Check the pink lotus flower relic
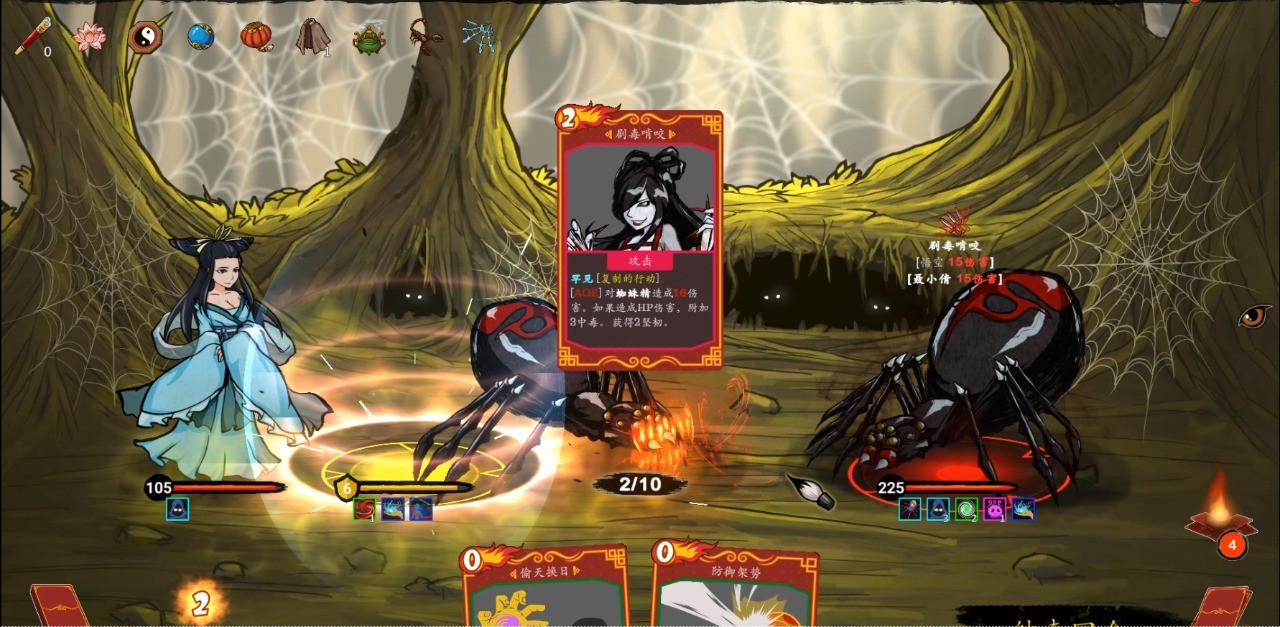 tap(90, 38)
